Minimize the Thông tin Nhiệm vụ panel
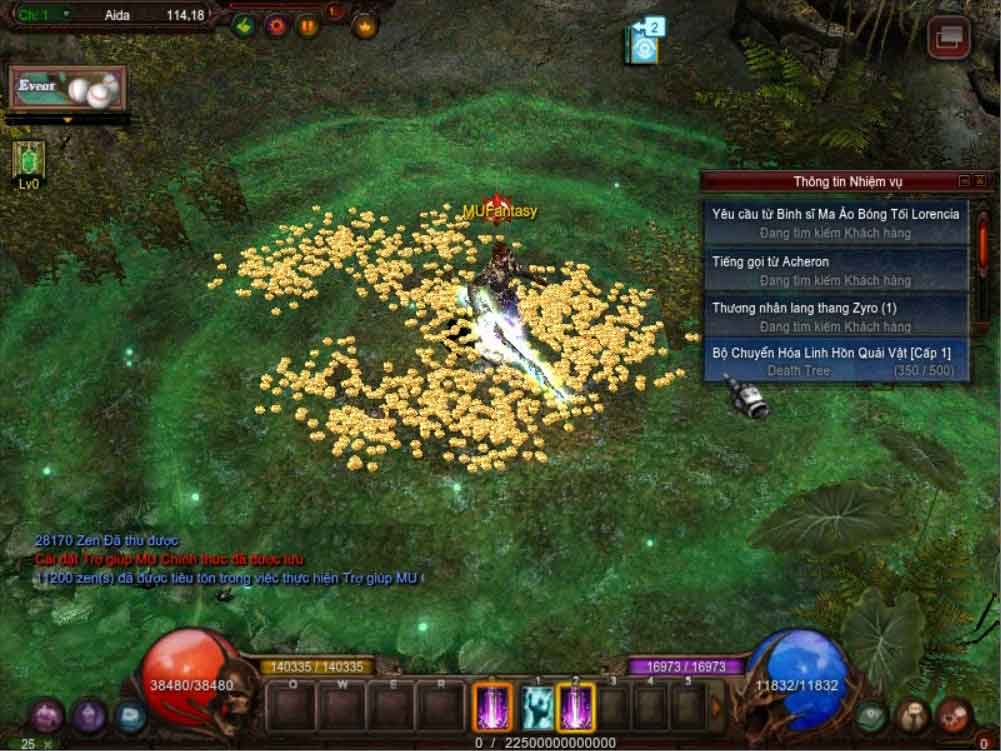The width and height of the screenshot is (1001, 751). [964, 181]
